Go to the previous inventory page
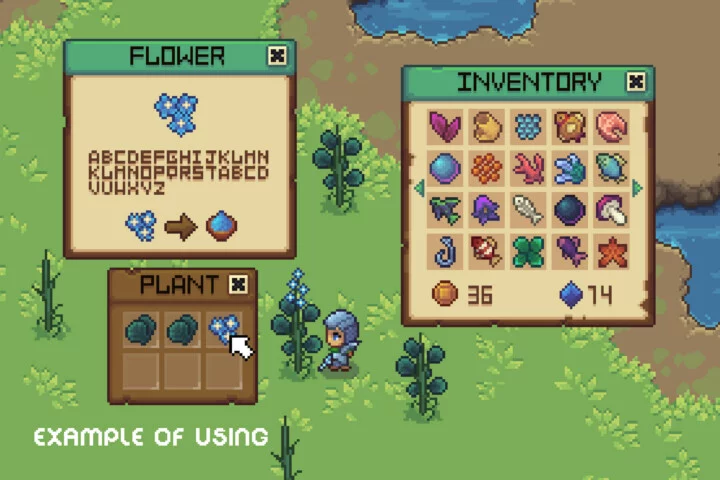The image size is (720, 480). (x=419, y=188)
